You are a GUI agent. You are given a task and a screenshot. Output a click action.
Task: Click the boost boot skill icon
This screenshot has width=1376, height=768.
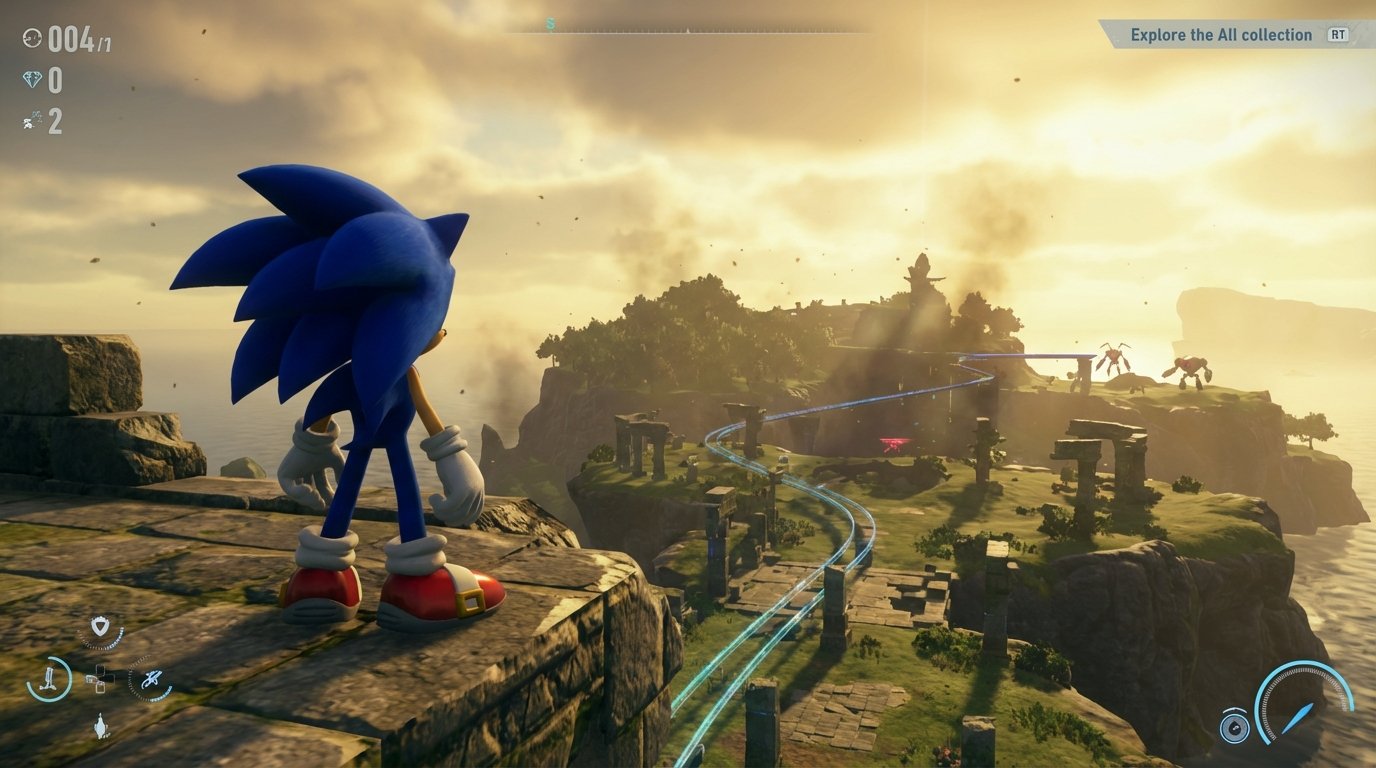tap(50, 679)
